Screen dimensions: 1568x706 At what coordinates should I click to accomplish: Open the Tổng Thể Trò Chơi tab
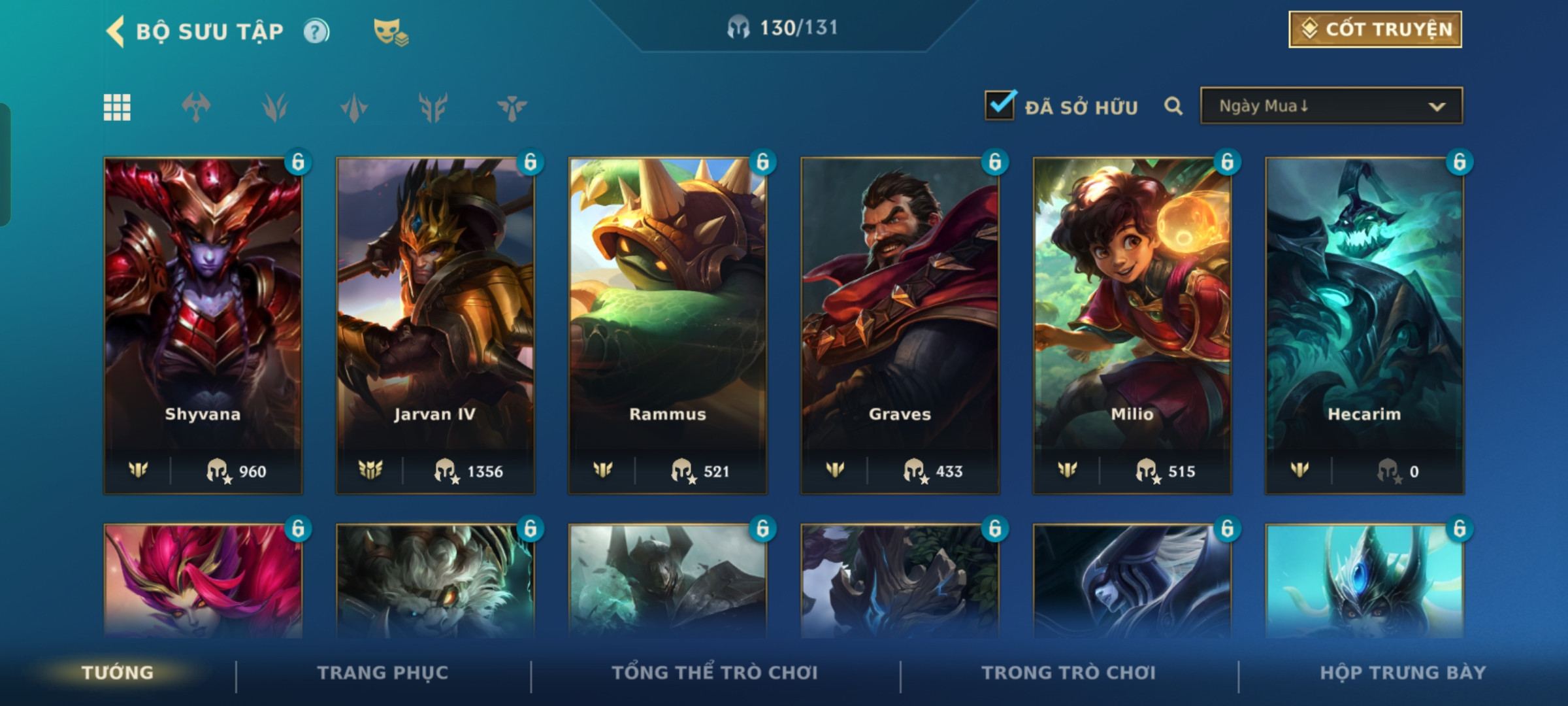pyautogui.click(x=715, y=673)
